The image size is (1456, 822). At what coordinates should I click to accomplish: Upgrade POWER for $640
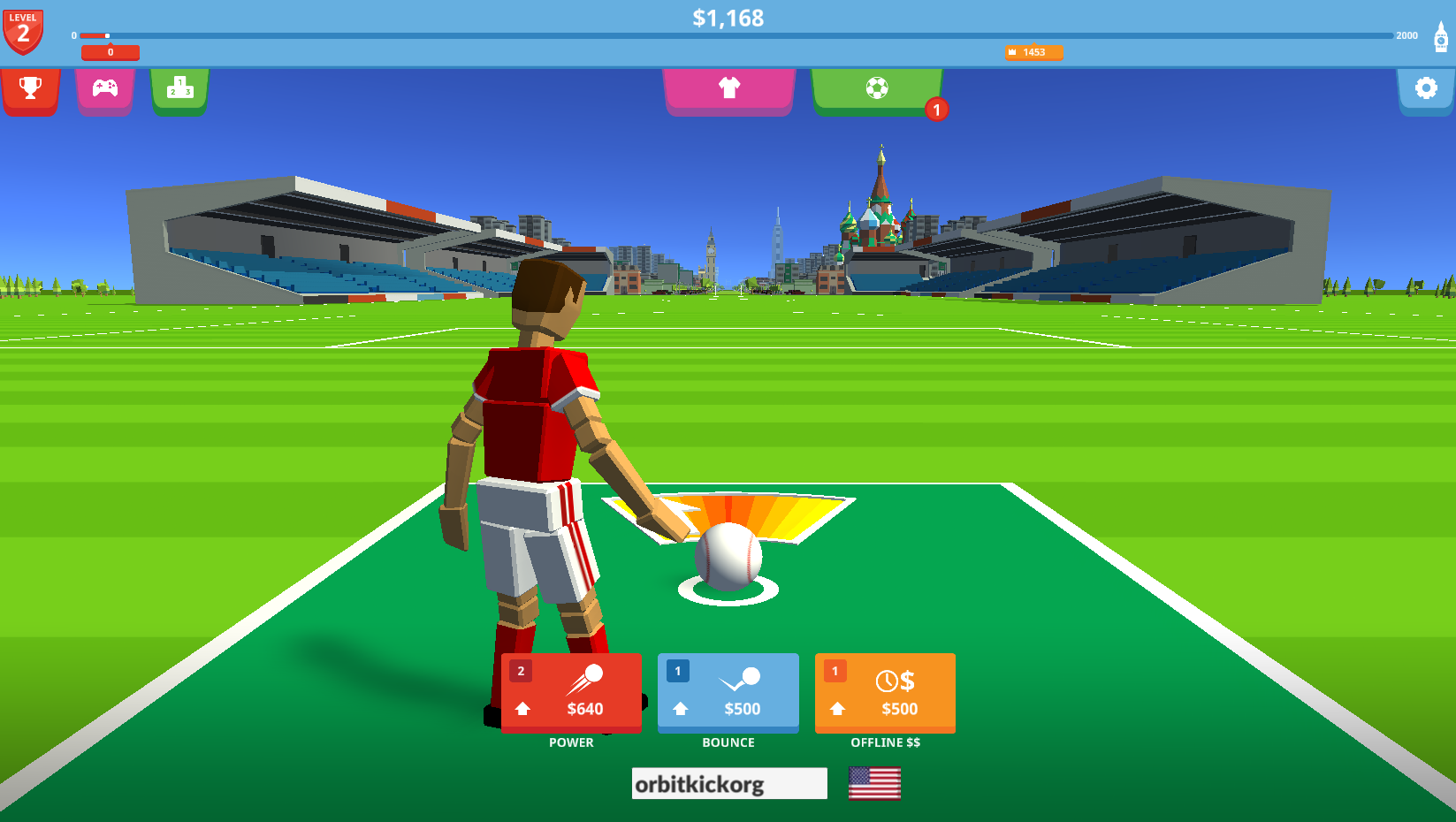(x=570, y=693)
